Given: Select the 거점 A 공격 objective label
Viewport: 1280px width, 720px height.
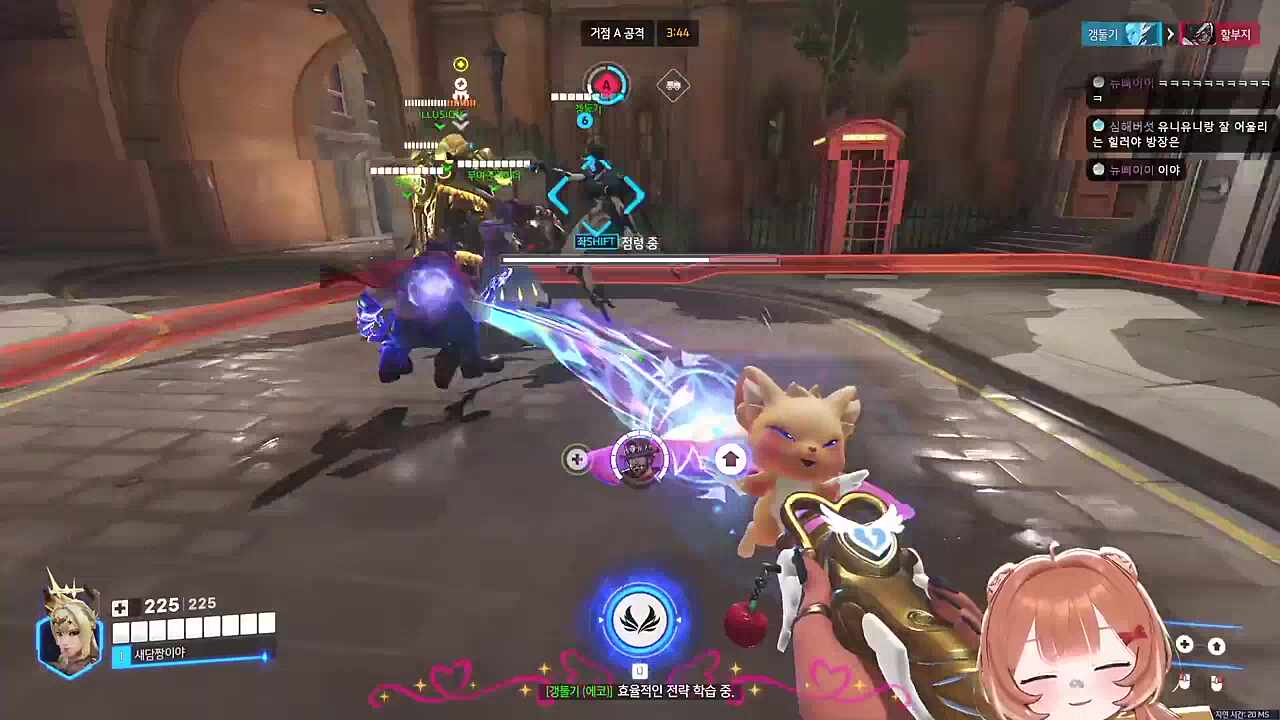Looking at the screenshot, I should tap(617, 33).
